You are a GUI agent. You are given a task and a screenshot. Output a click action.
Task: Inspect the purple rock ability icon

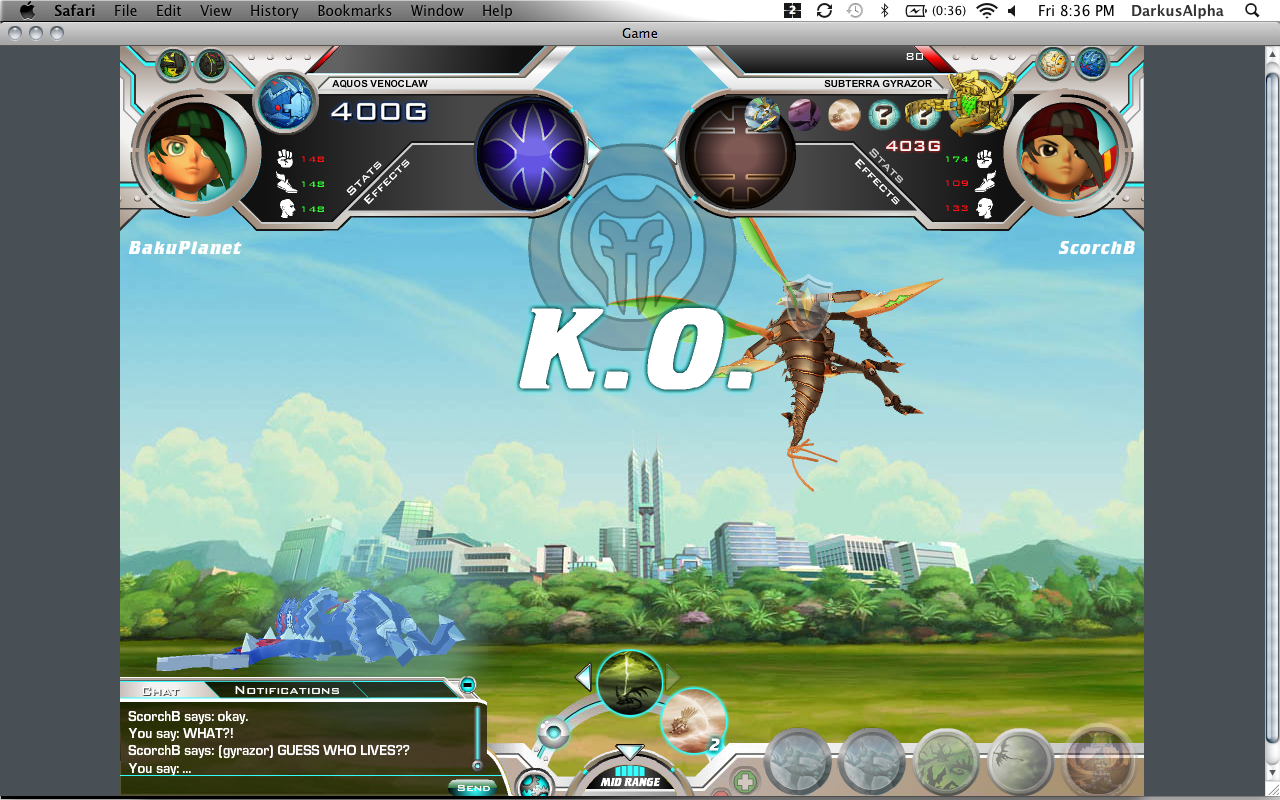[x=804, y=115]
